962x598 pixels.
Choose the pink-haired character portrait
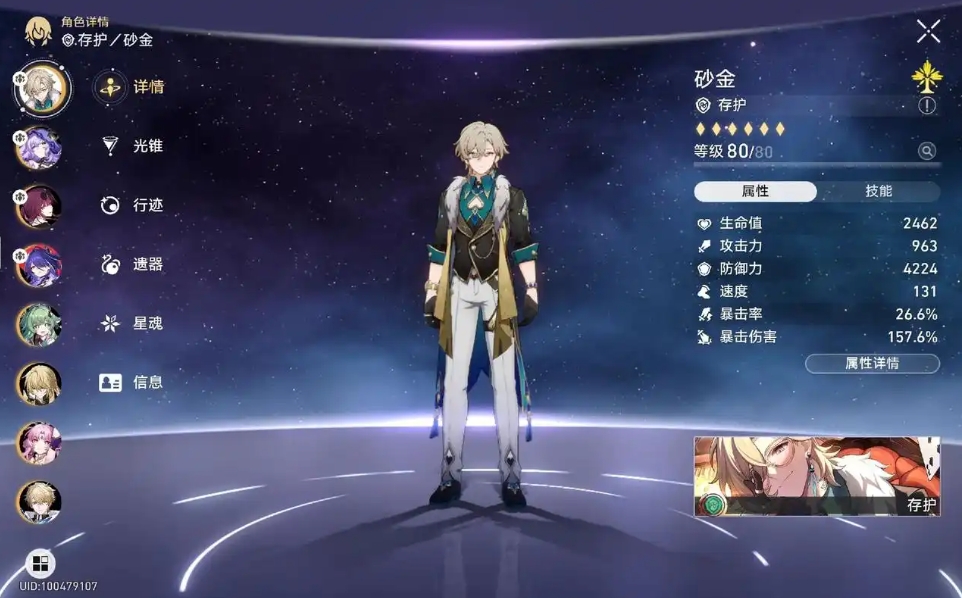point(39,442)
